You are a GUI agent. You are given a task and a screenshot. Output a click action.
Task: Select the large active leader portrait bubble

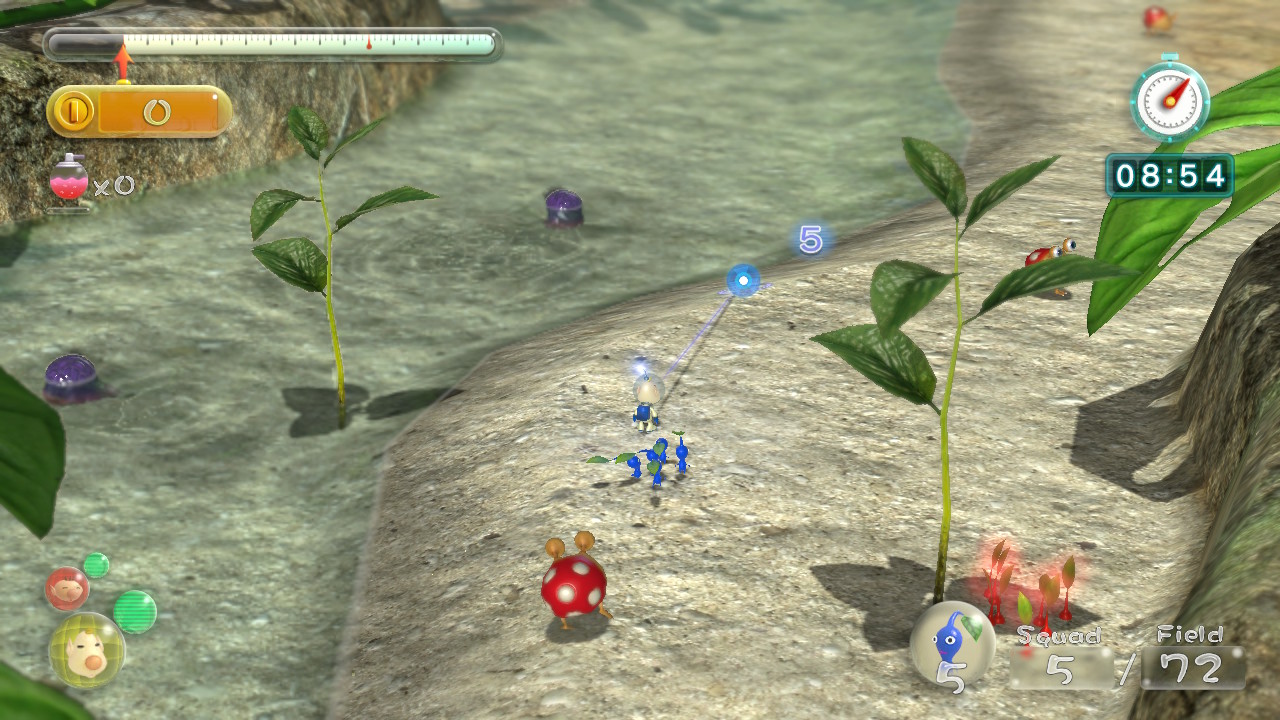pyautogui.click(x=87, y=650)
